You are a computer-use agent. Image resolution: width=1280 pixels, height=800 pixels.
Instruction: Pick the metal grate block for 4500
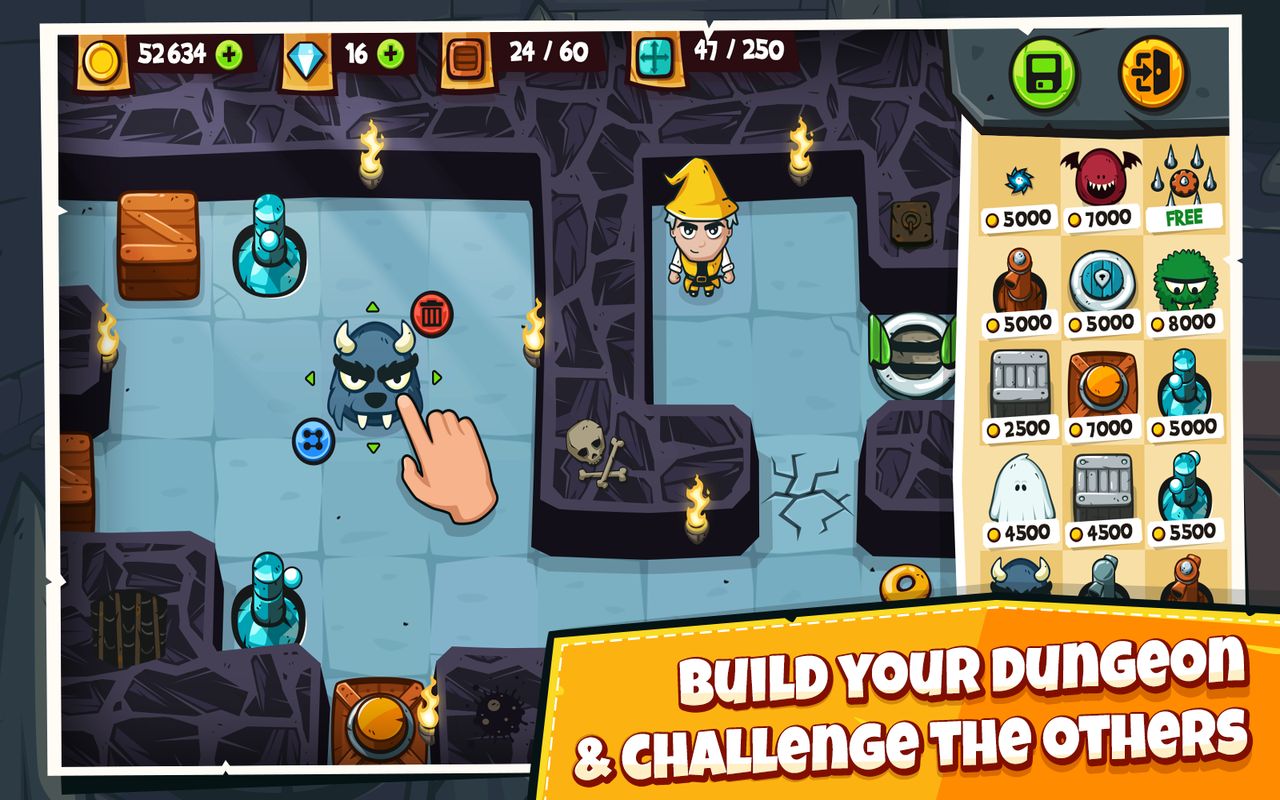pos(1101,490)
